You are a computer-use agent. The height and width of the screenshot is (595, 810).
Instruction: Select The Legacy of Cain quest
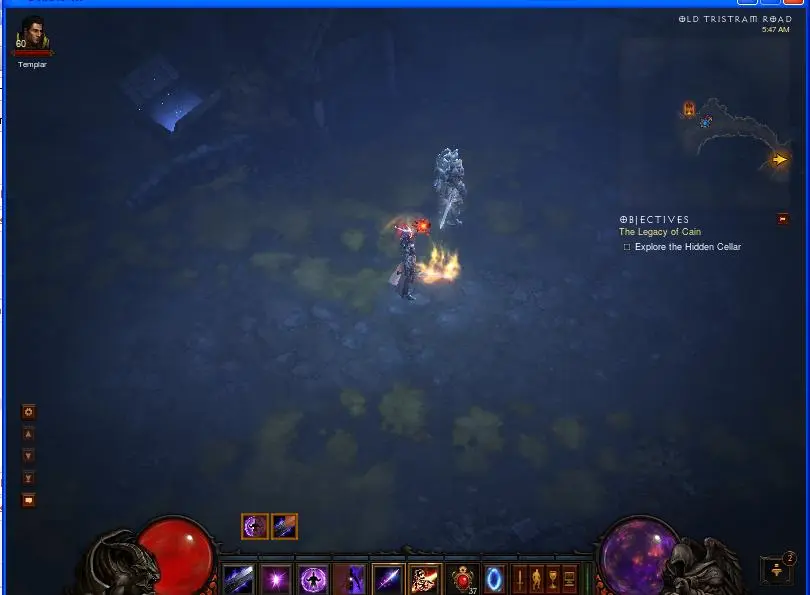coord(660,232)
